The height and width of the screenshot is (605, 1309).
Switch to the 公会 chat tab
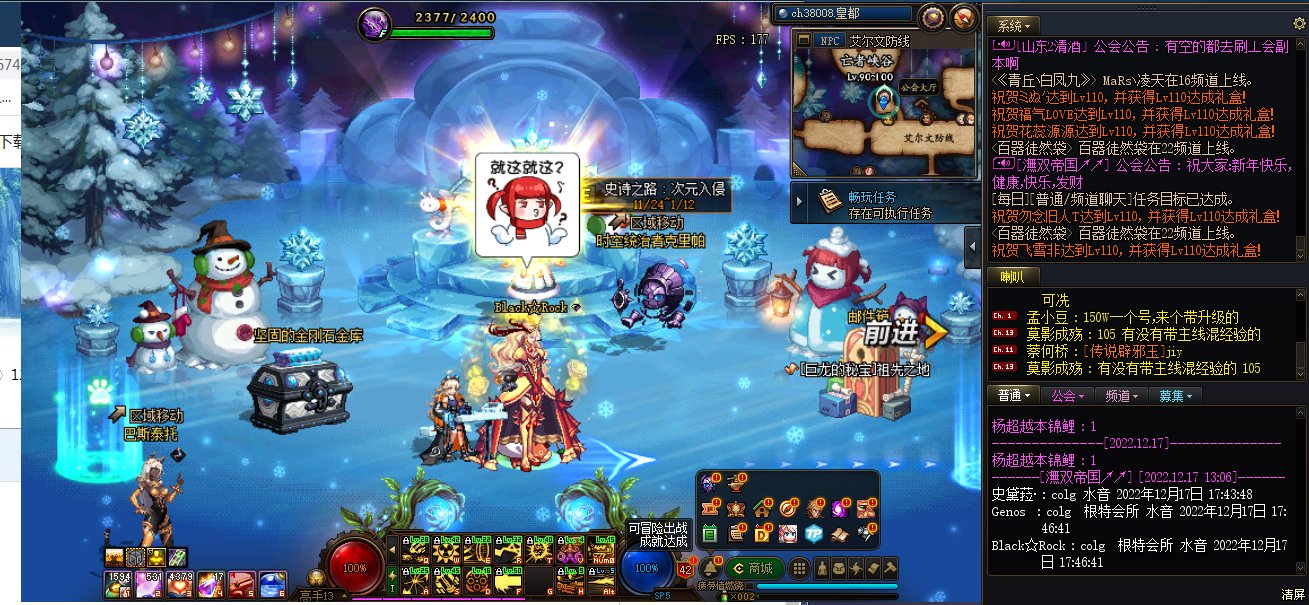(1068, 396)
